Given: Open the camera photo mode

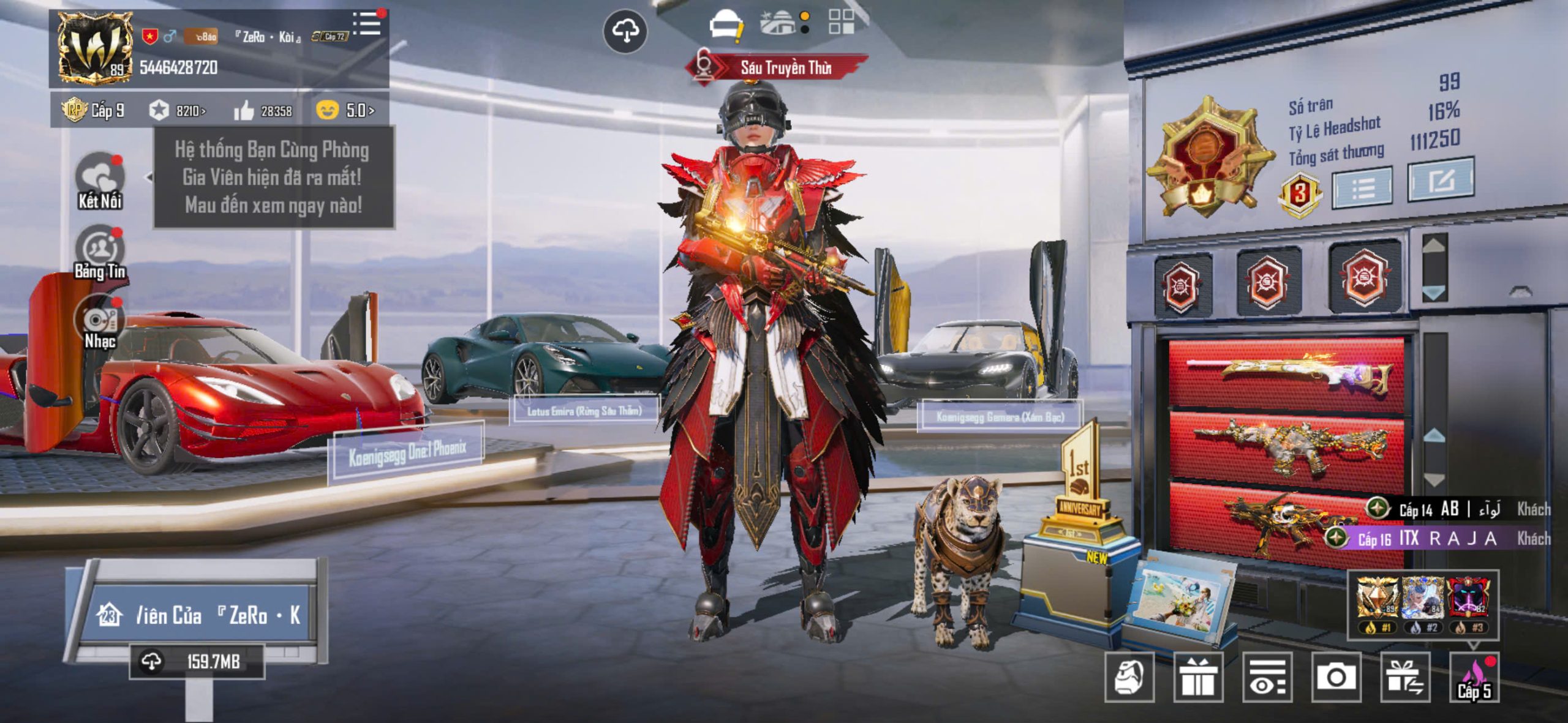Looking at the screenshot, I should [x=1336, y=677].
